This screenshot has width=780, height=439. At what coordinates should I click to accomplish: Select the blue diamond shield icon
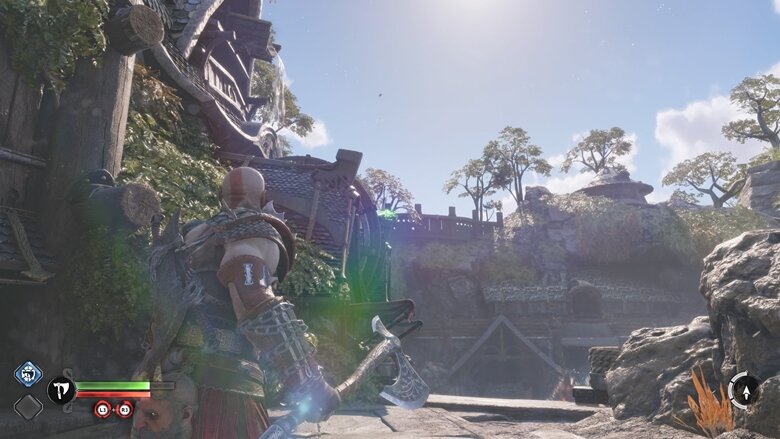click(28, 374)
